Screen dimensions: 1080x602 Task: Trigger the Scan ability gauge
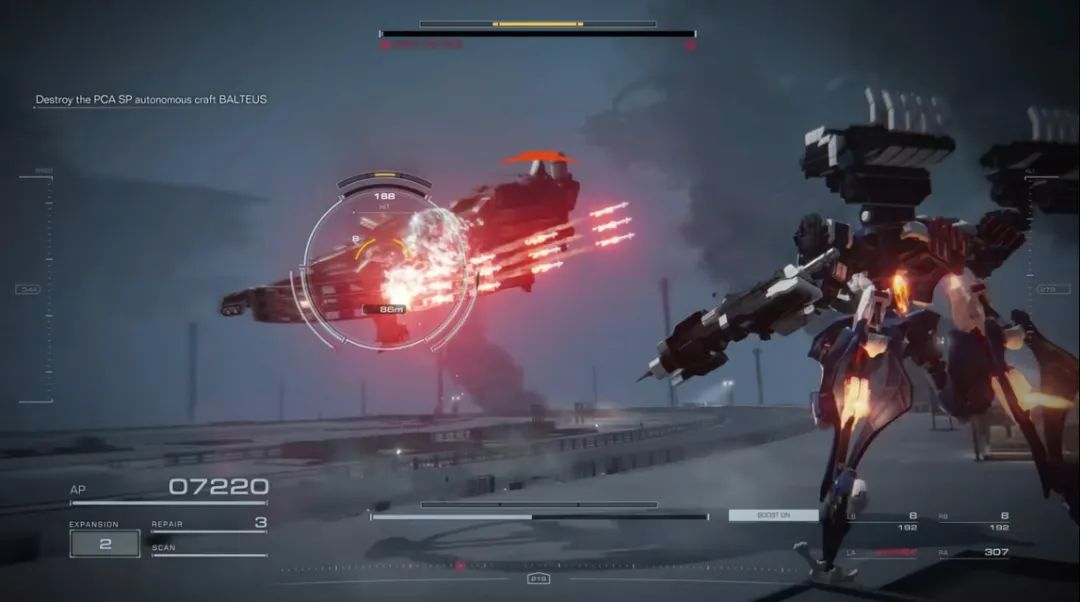pyautogui.click(x=209, y=550)
